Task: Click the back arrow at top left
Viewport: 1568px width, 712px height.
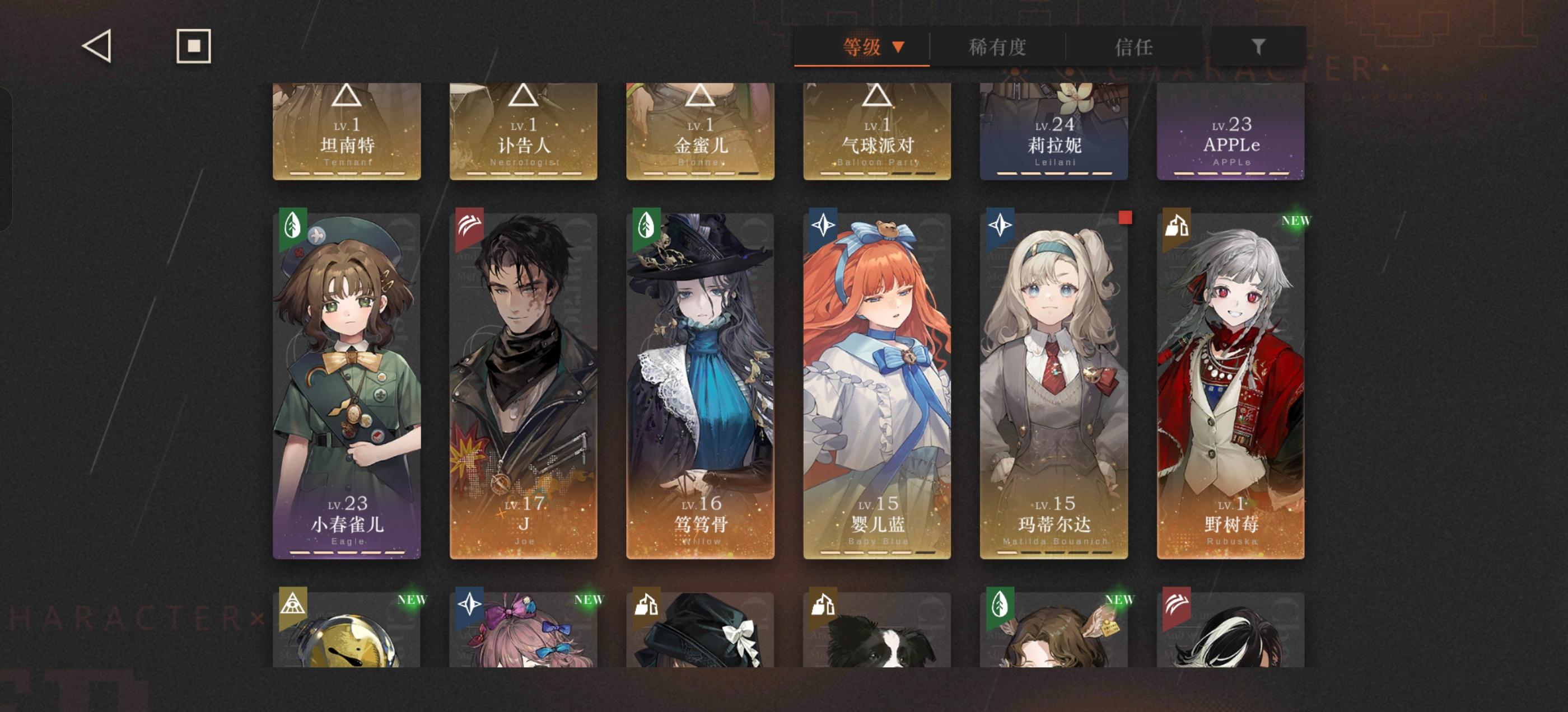Action: (x=97, y=46)
